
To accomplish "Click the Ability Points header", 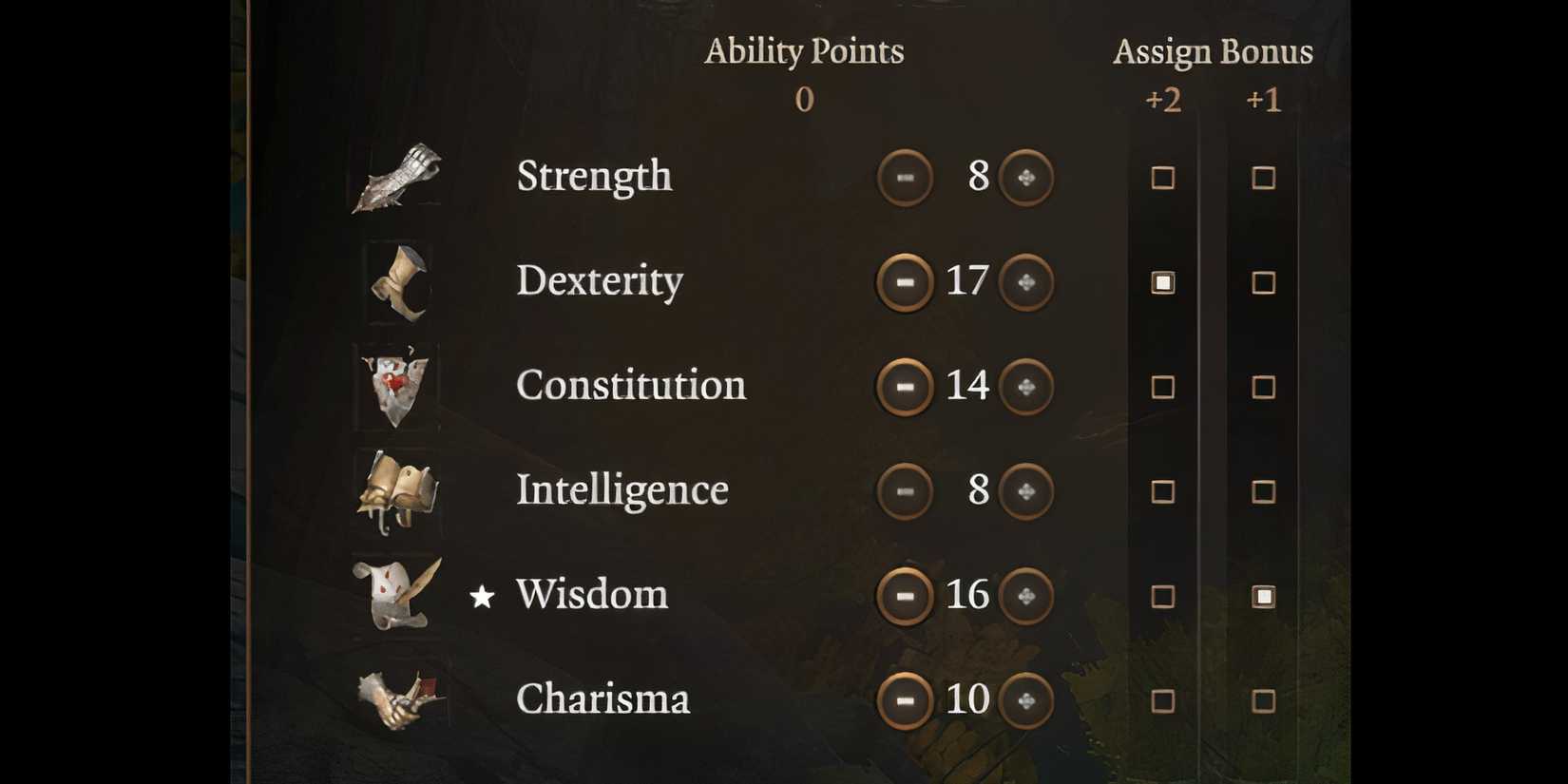I will (804, 50).
